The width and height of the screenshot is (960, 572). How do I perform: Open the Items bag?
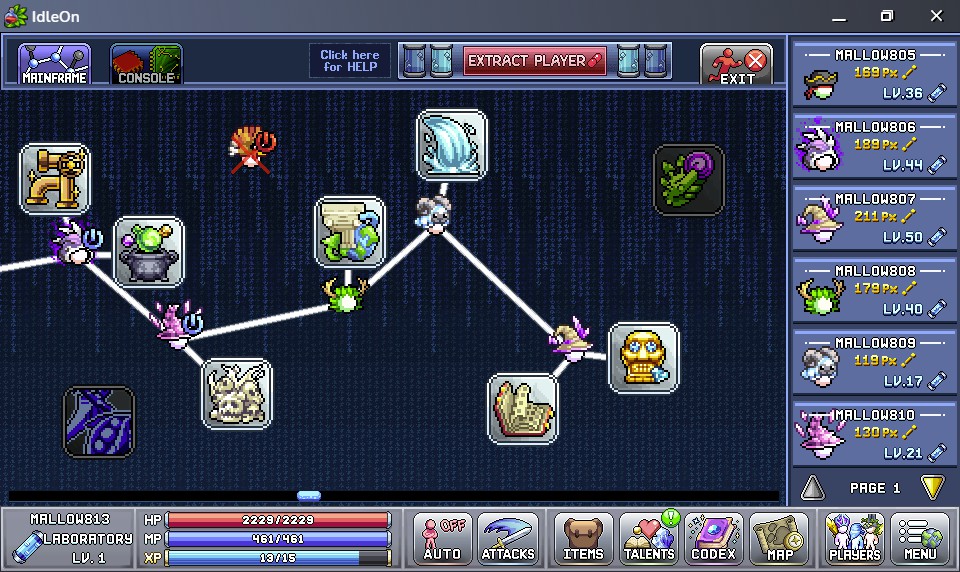point(583,538)
